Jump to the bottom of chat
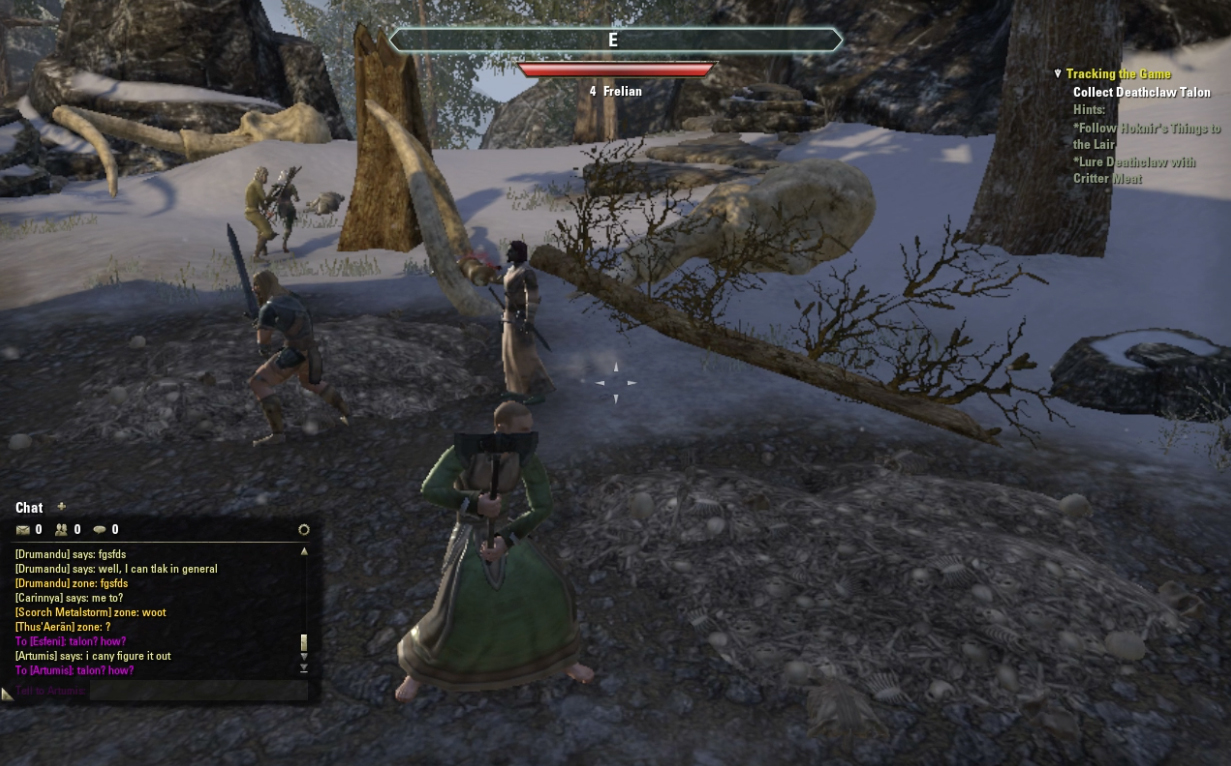Image resolution: width=1231 pixels, height=766 pixels. [304, 669]
